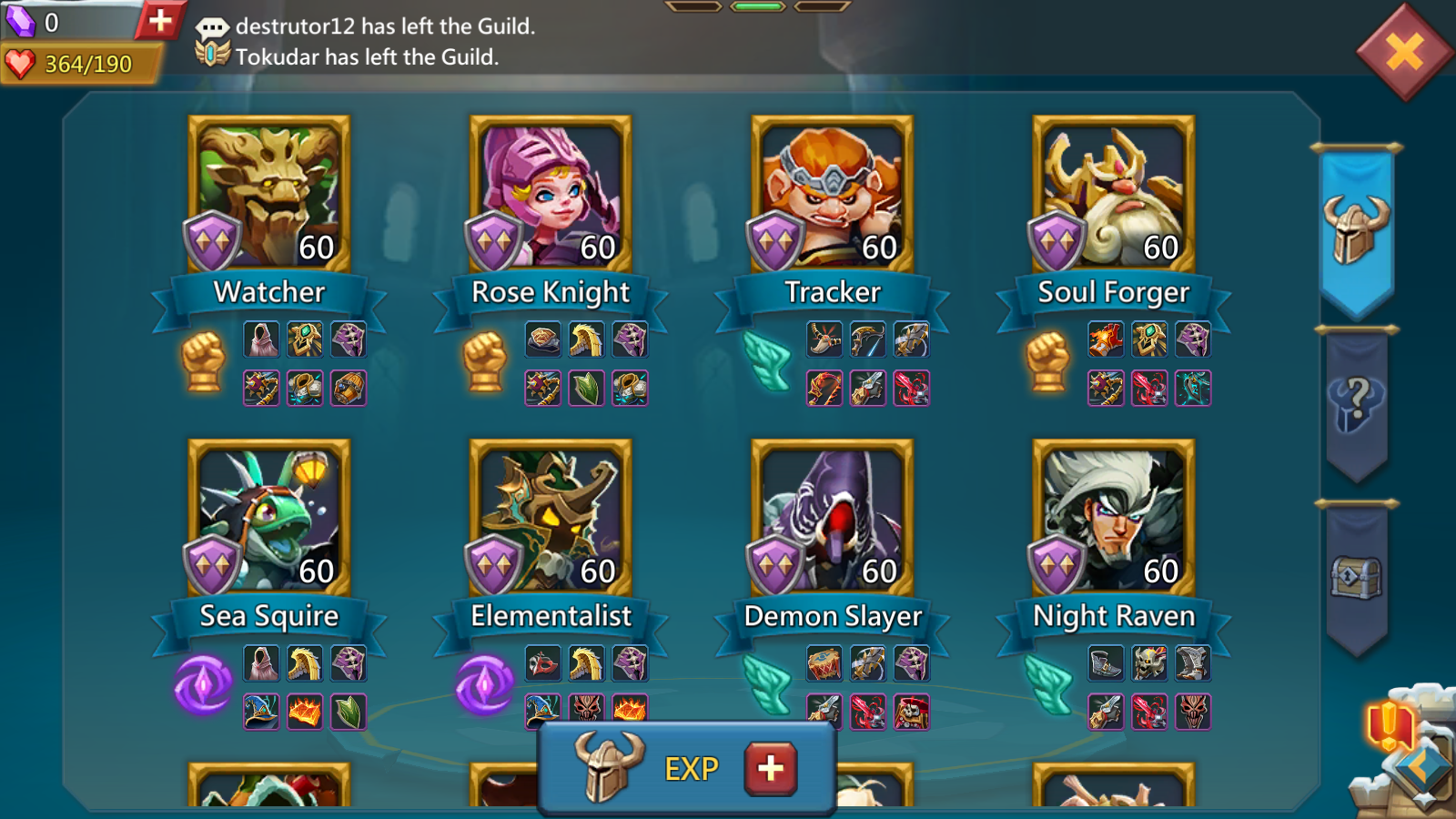Open the question mark helmet tab
Screen dimensions: 1456x819
(1356, 405)
